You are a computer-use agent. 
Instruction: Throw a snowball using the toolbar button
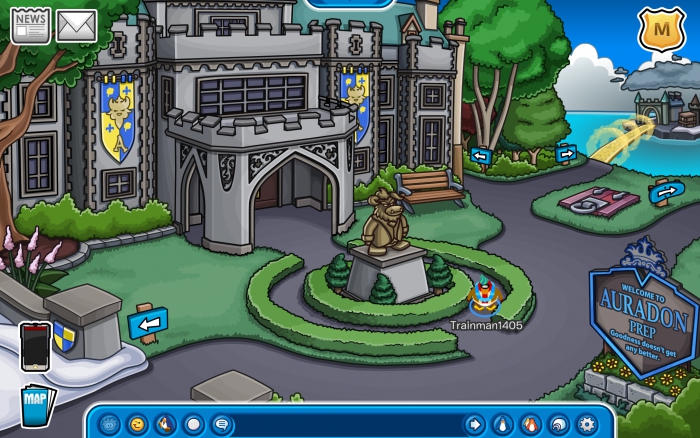tap(193, 424)
